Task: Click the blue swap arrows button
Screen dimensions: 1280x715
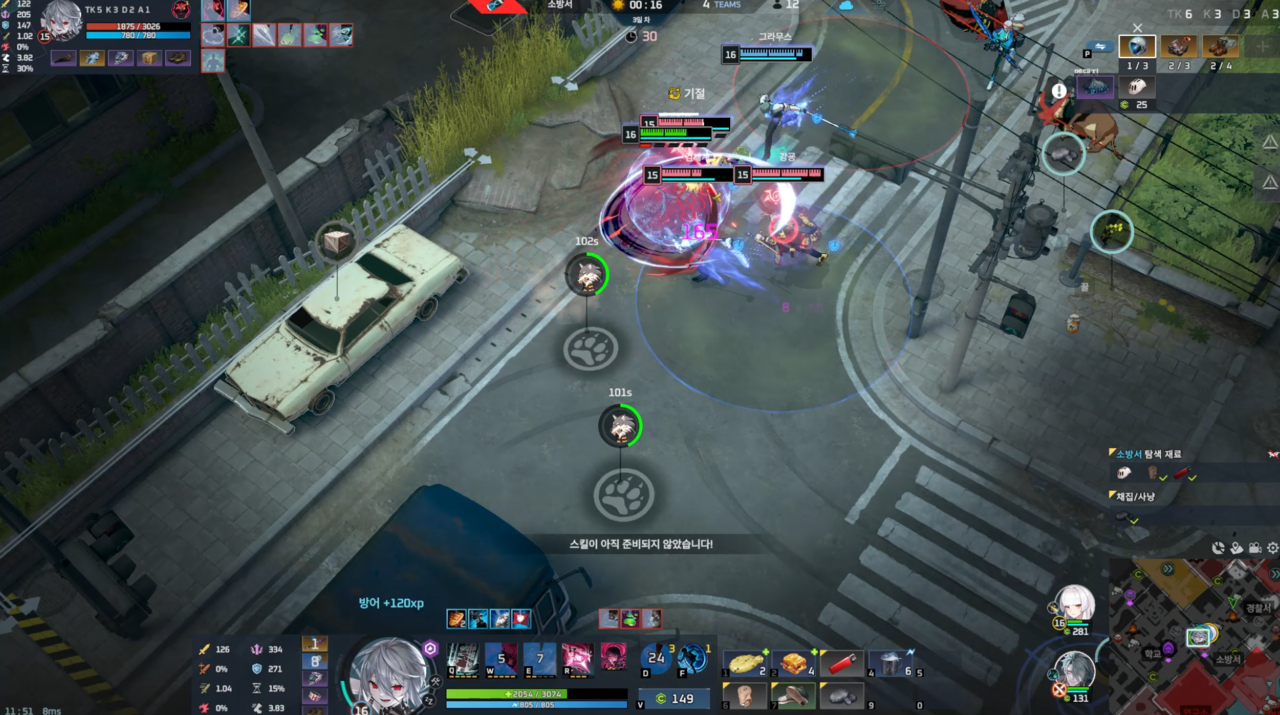Action: [x=1099, y=46]
